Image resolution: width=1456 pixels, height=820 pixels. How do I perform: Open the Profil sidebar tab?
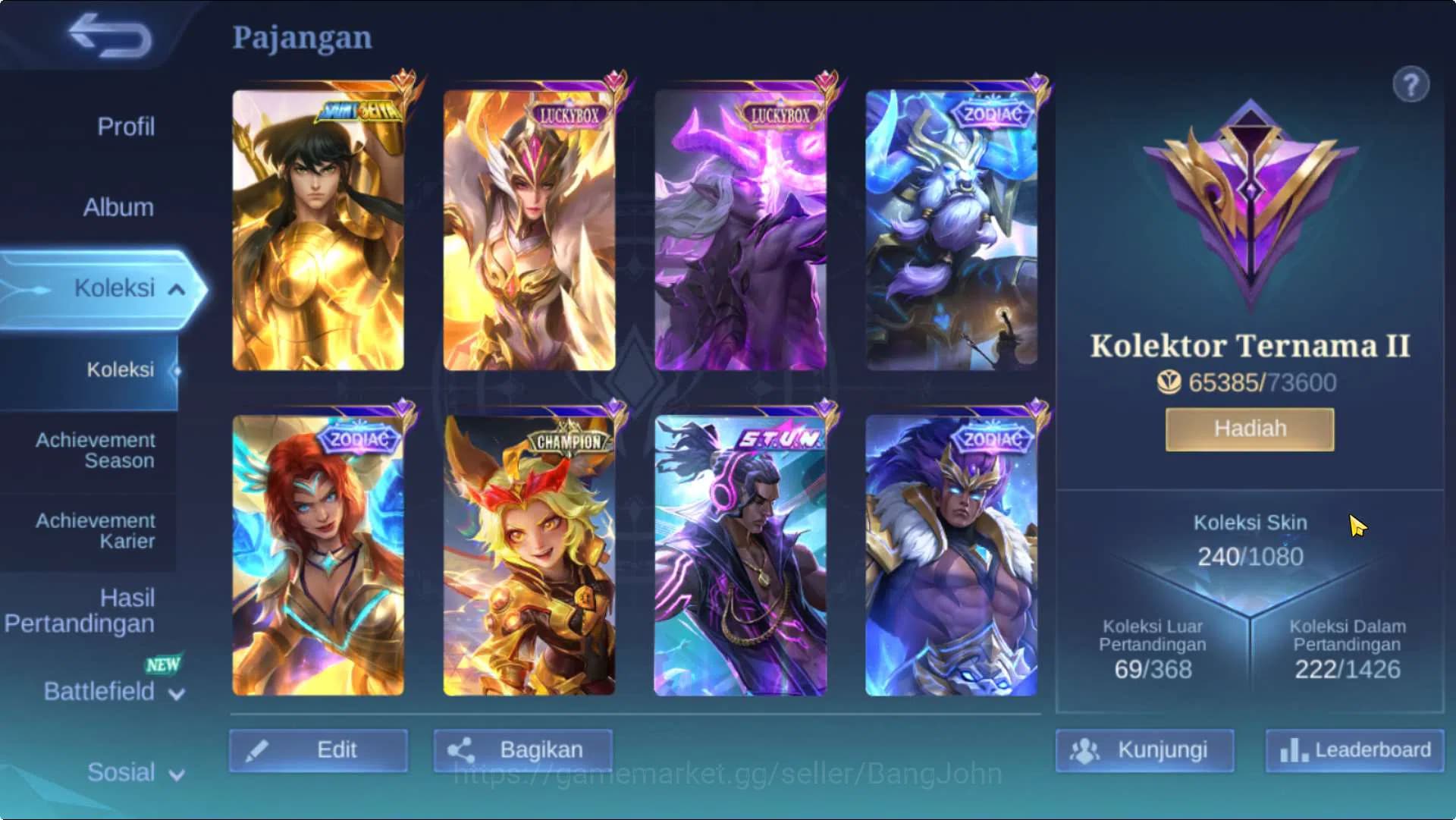click(x=125, y=127)
